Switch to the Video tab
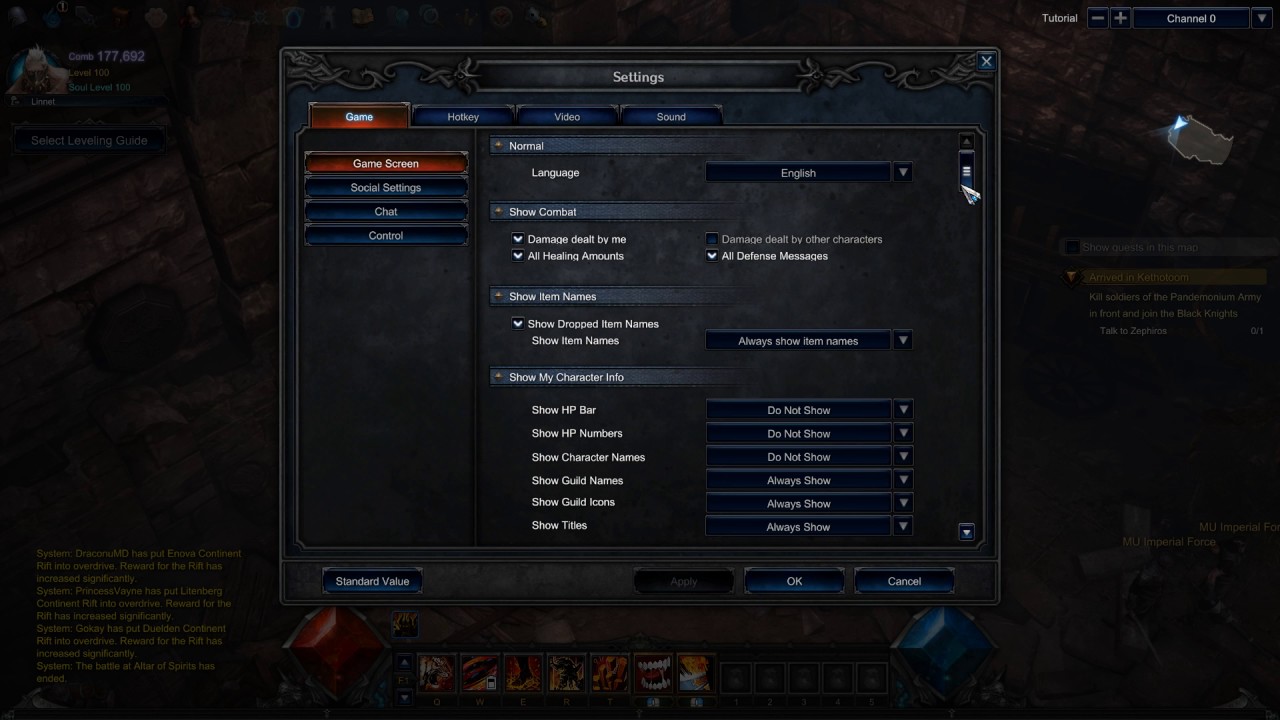This screenshot has width=1280, height=720. [566, 116]
